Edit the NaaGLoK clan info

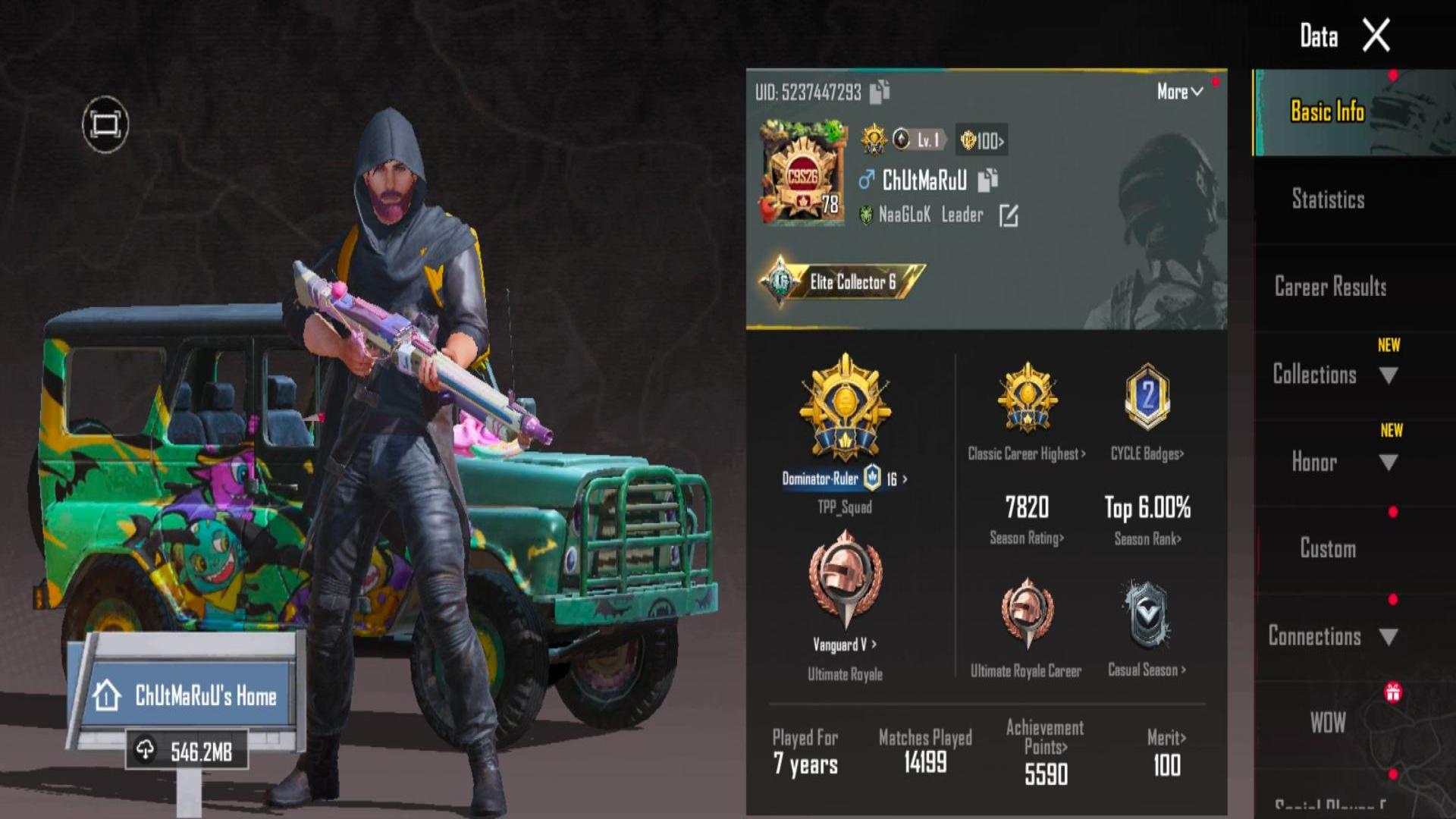(1009, 215)
